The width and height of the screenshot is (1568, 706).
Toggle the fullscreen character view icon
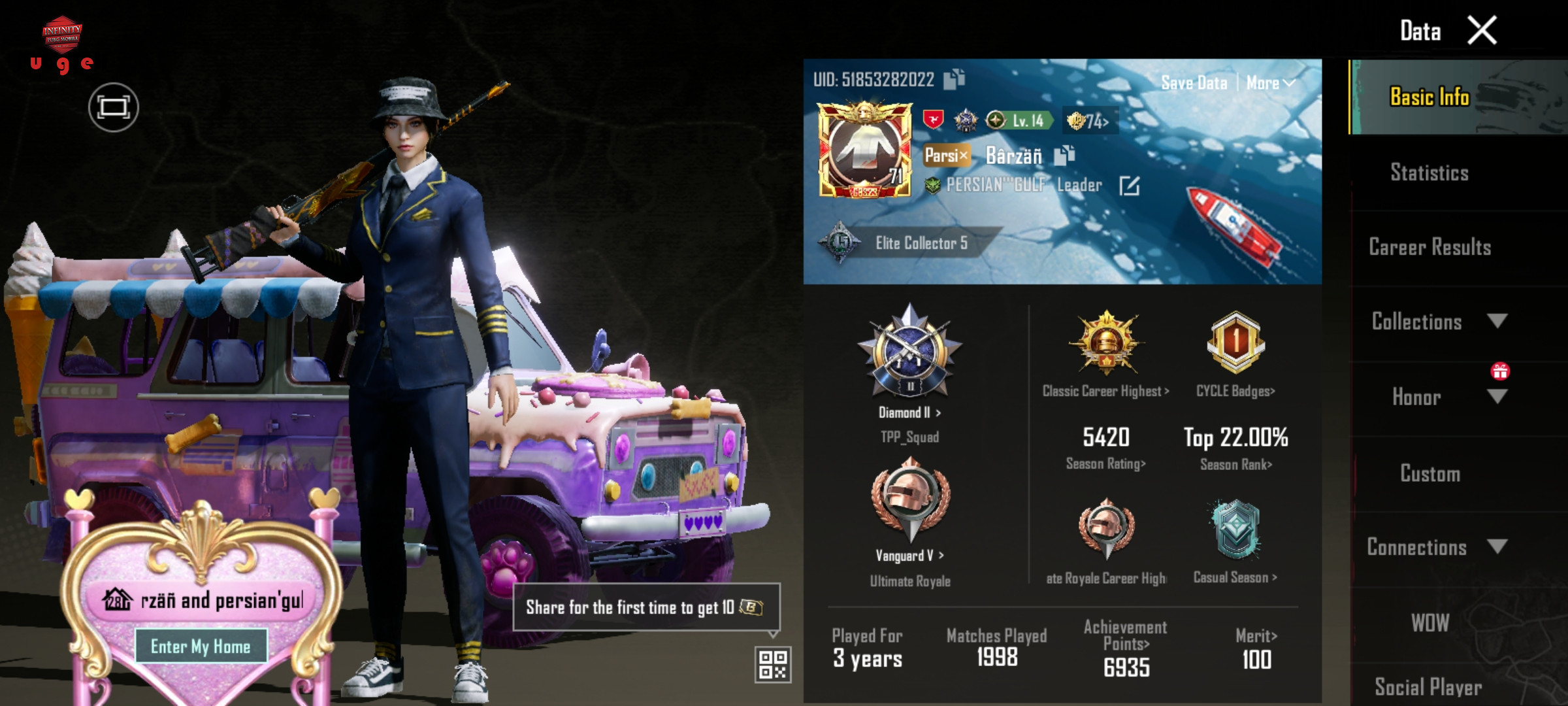[114, 107]
